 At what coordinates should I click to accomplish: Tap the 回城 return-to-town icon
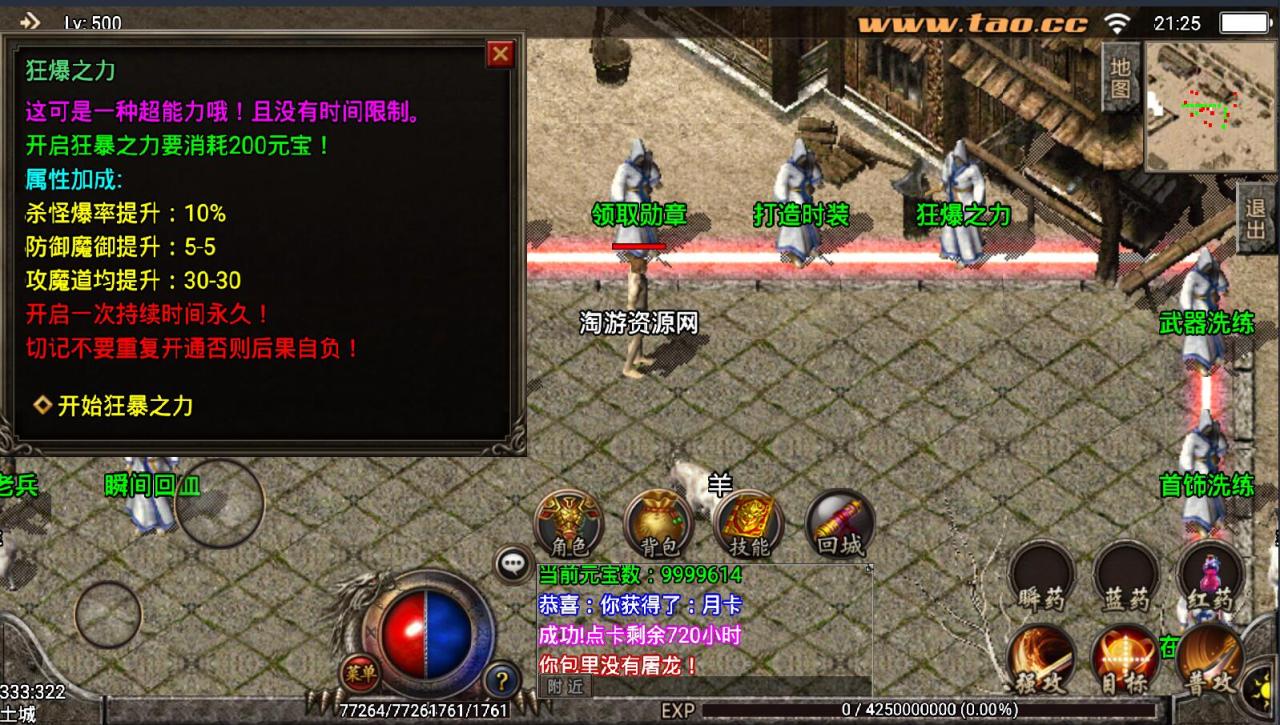[x=838, y=519]
